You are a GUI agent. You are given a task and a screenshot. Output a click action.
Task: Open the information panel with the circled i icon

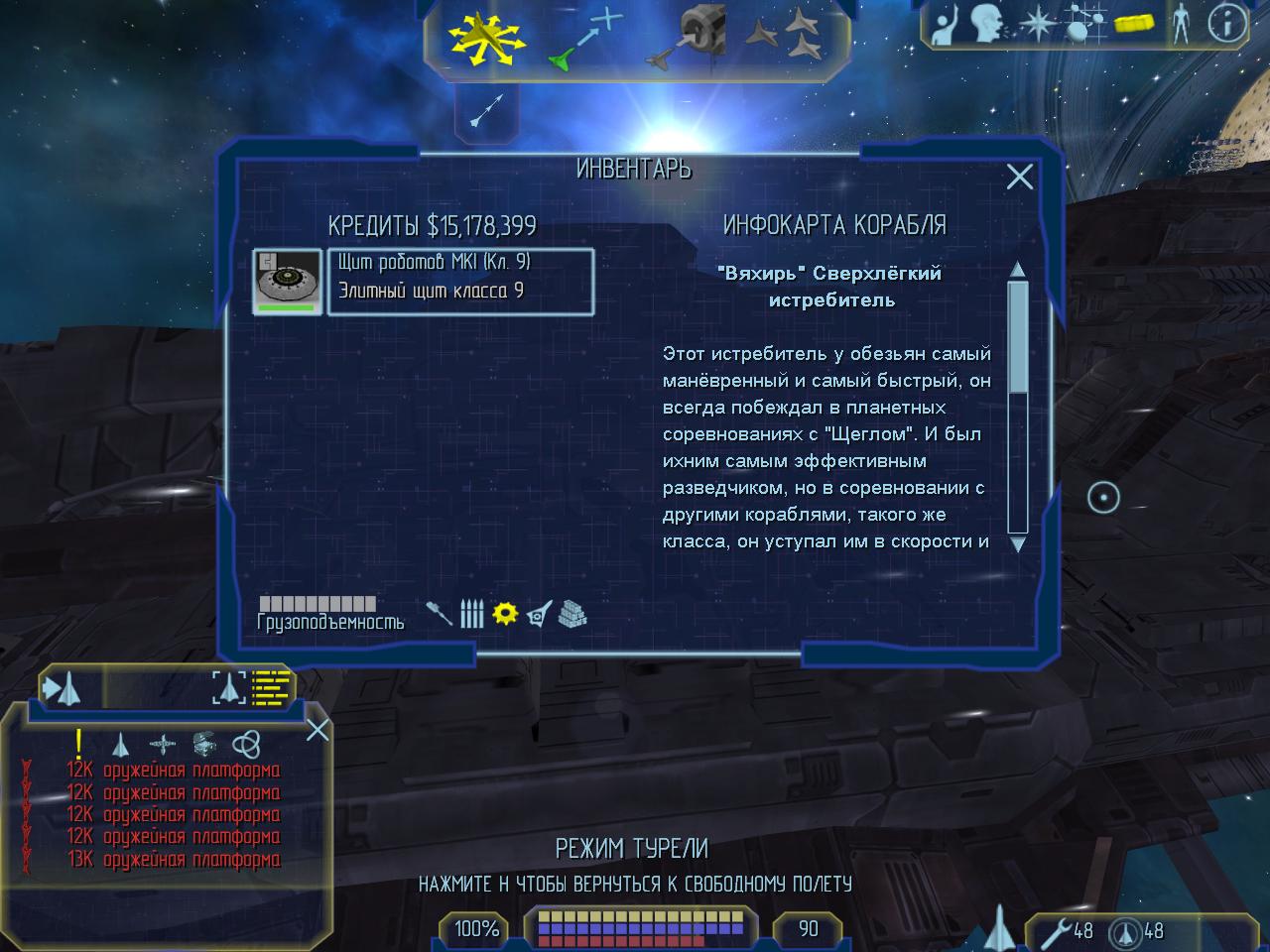(x=1227, y=24)
